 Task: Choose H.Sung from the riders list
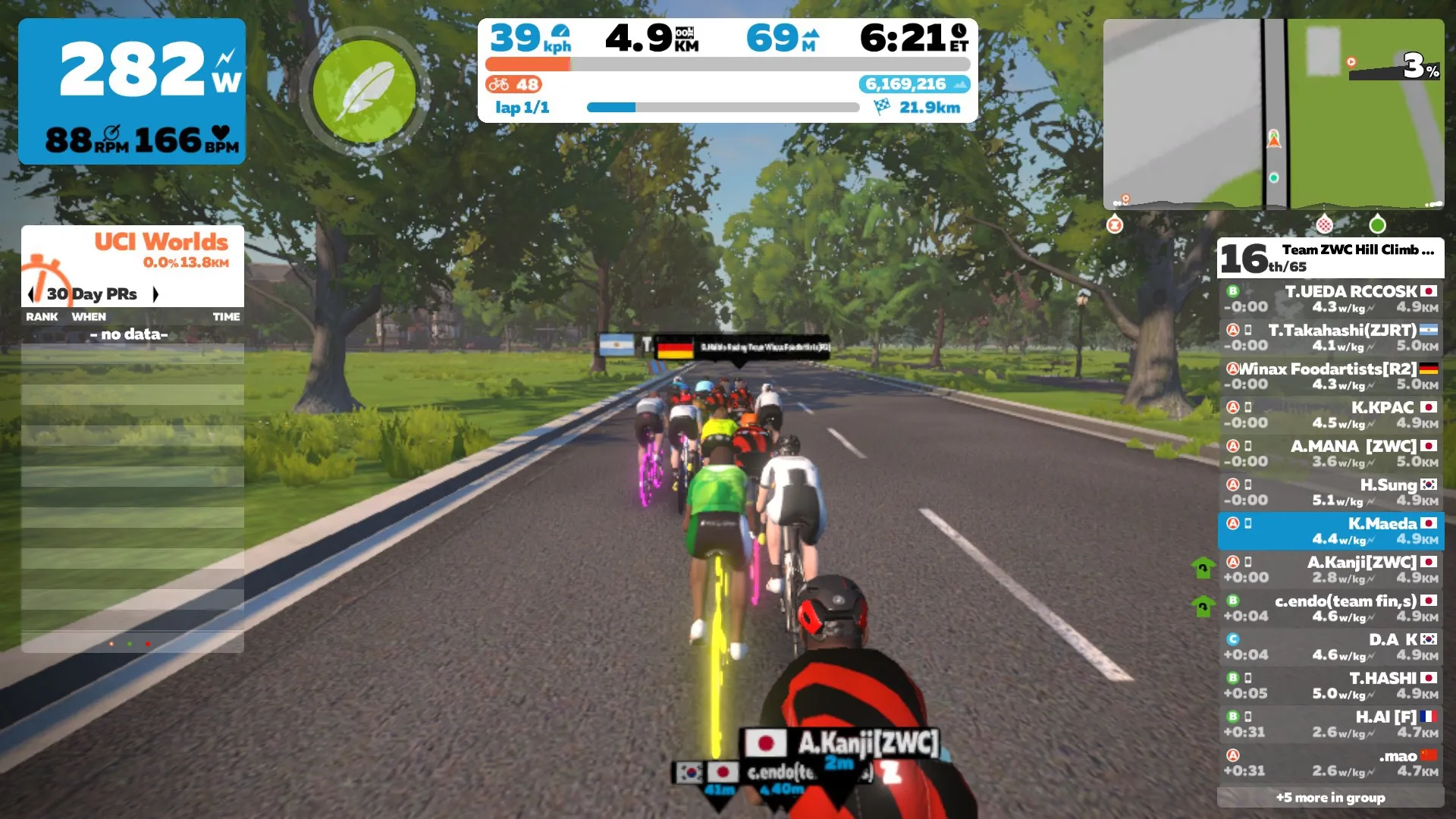pyautogui.click(x=1331, y=492)
